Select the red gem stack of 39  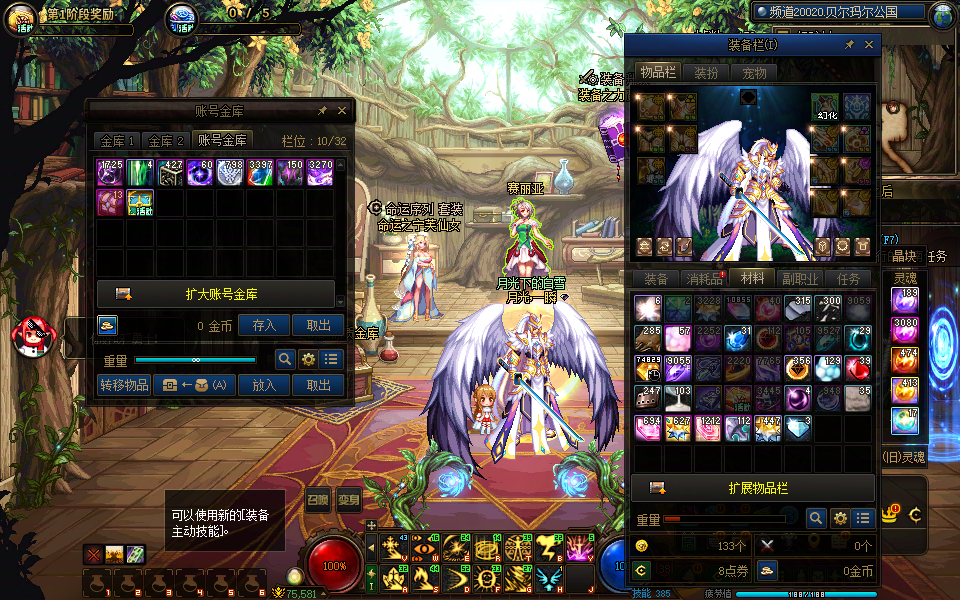point(858,369)
